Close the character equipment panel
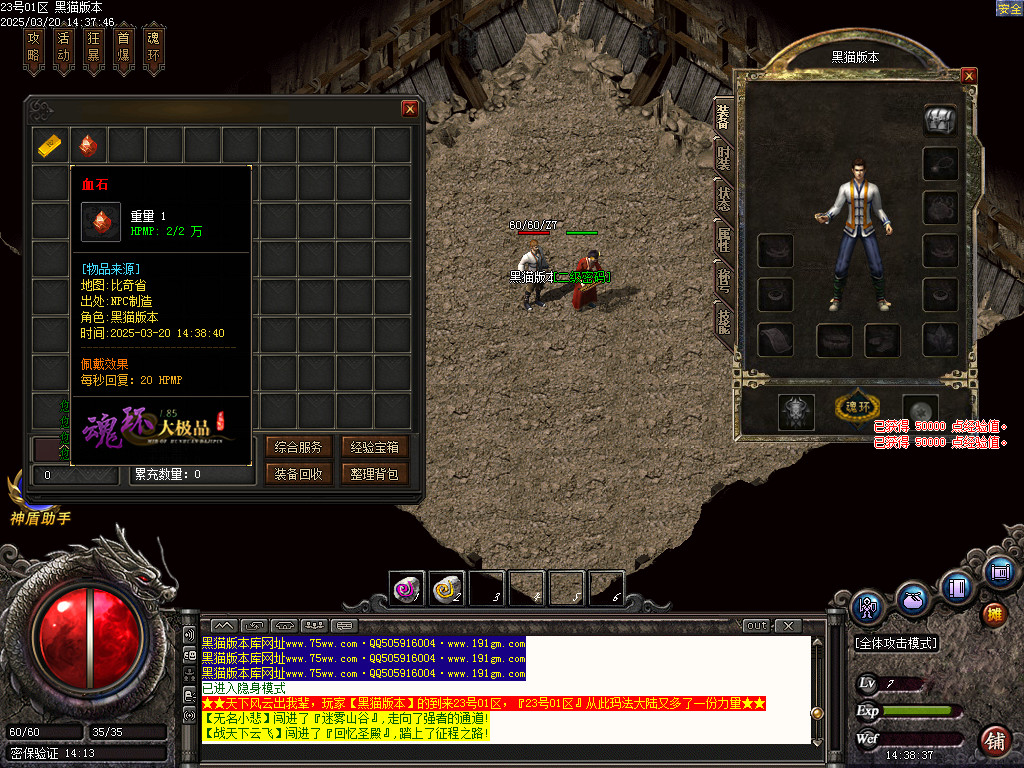The width and height of the screenshot is (1024, 768). coord(968,75)
